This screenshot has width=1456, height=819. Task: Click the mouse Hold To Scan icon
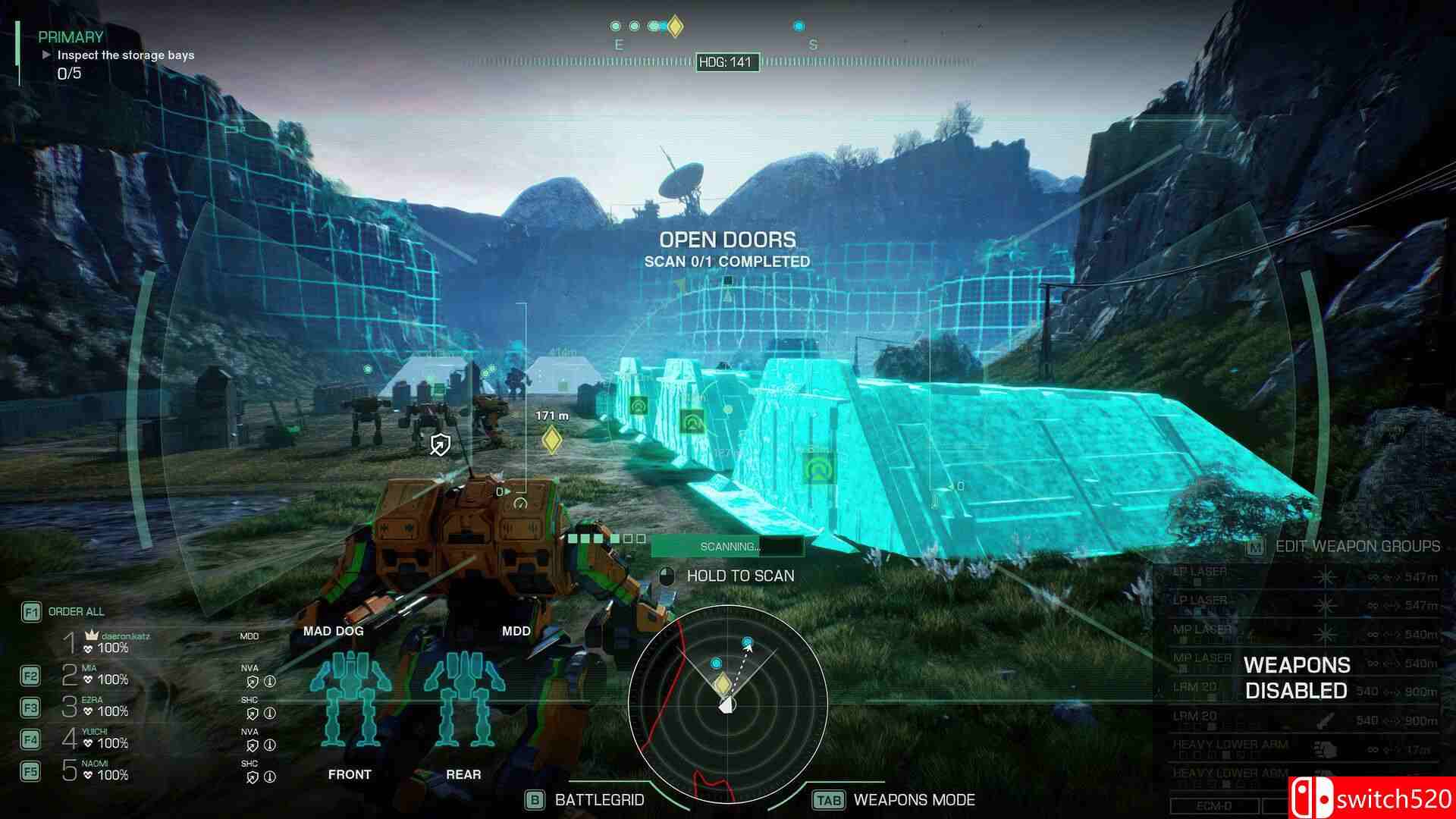[x=667, y=576]
